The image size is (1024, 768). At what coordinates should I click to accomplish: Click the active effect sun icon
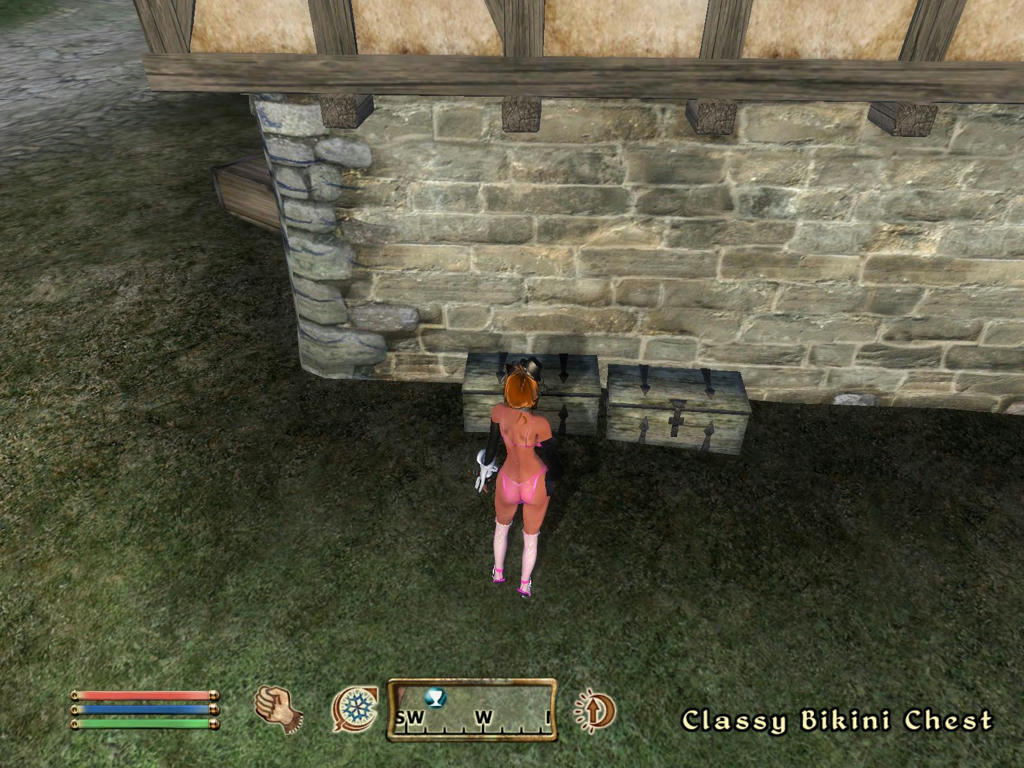point(595,711)
